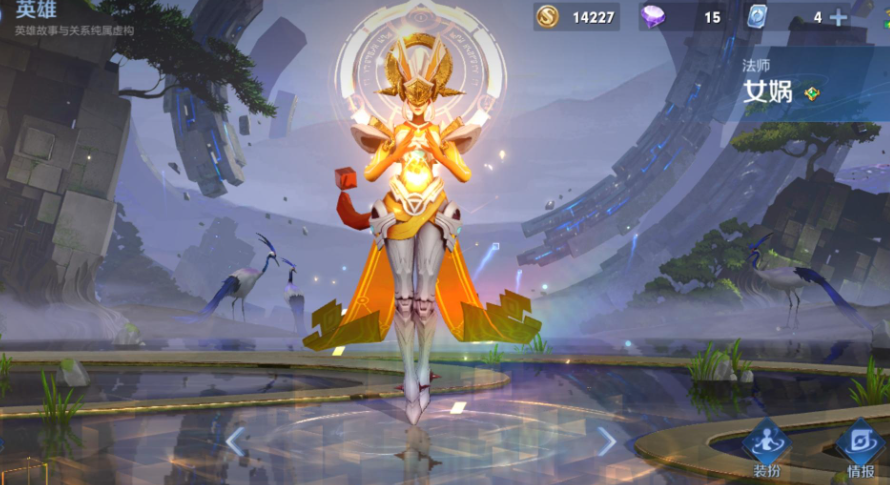The image size is (890, 485).
Task: Open the 情报 (intel) panel
Action: click(x=858, y=447)
